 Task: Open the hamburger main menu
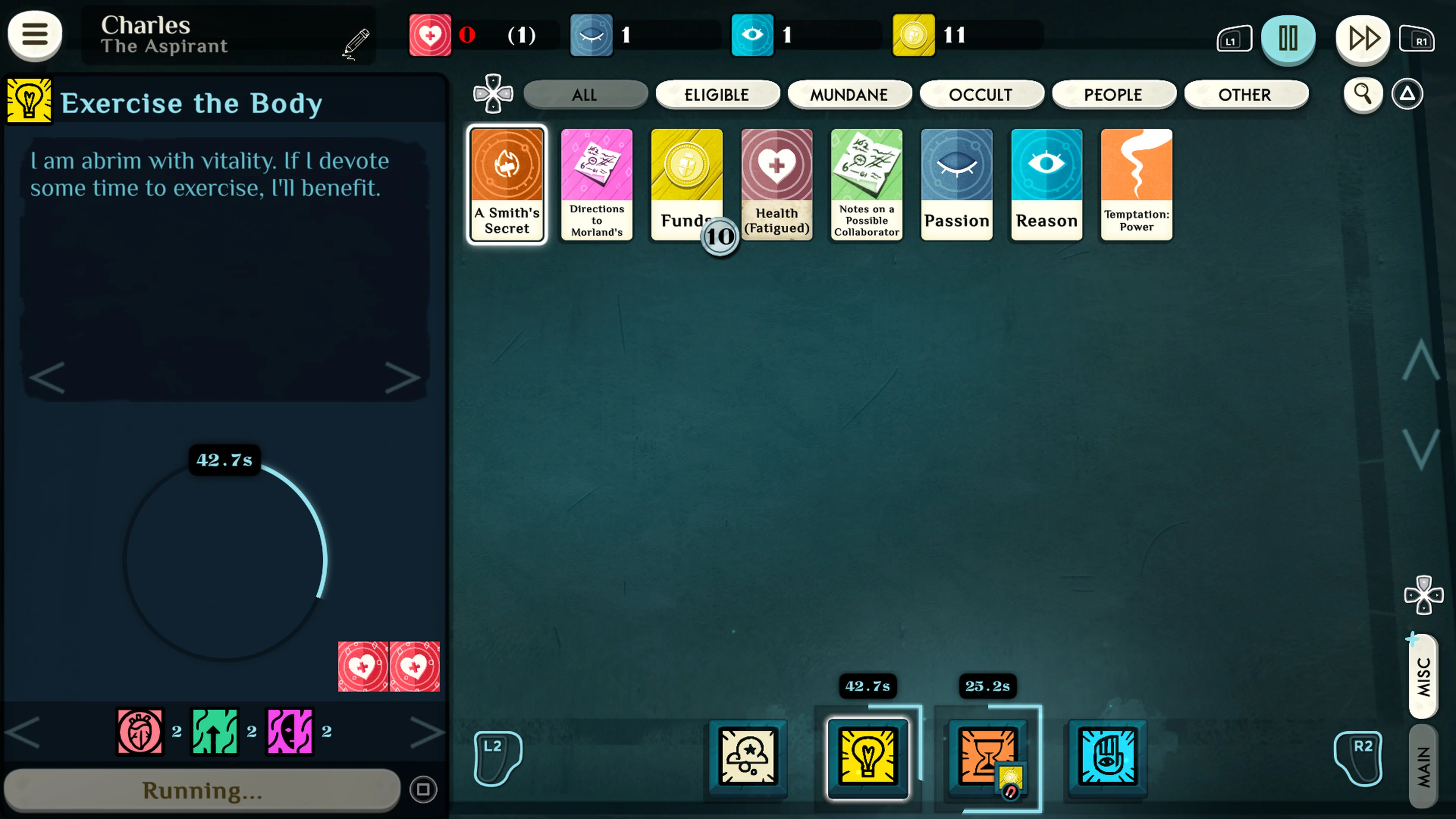(x=35, y=35)
